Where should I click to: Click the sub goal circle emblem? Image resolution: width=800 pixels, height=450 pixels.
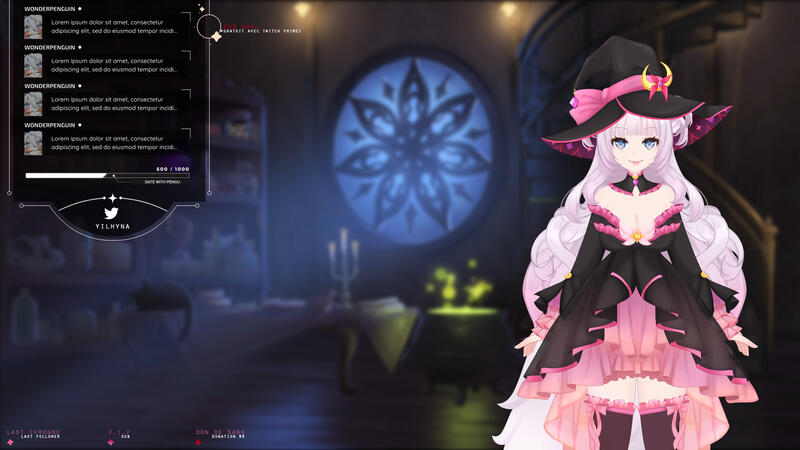(x=209, y=27)
